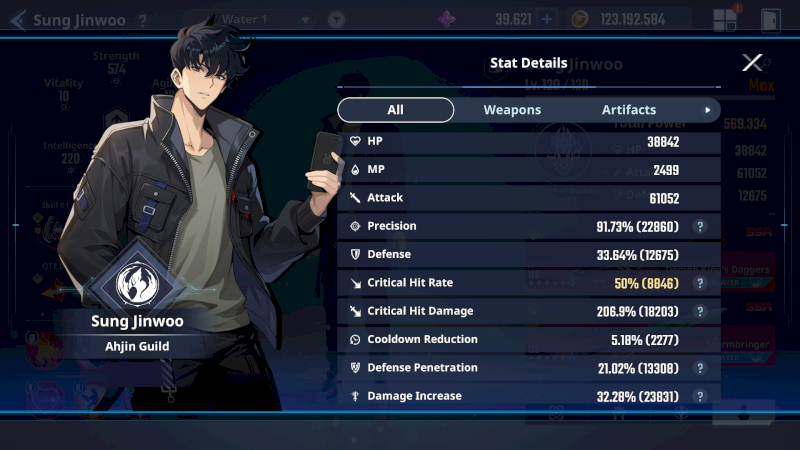This screenshot has width=800, height=450.
Task: Show Defense Penetration explanation
Action: (702, 368)
